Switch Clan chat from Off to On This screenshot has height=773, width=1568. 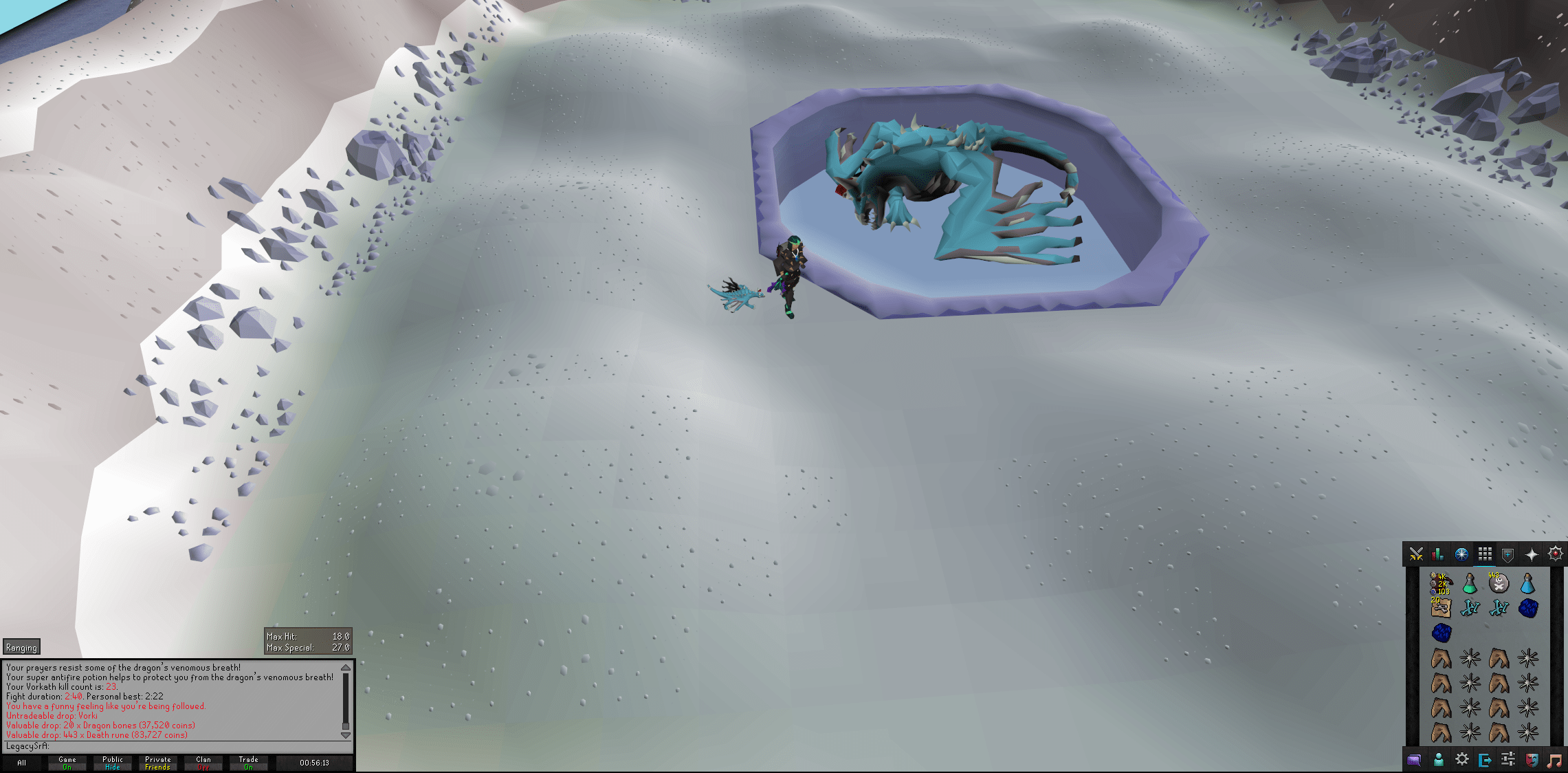(203, 763)
